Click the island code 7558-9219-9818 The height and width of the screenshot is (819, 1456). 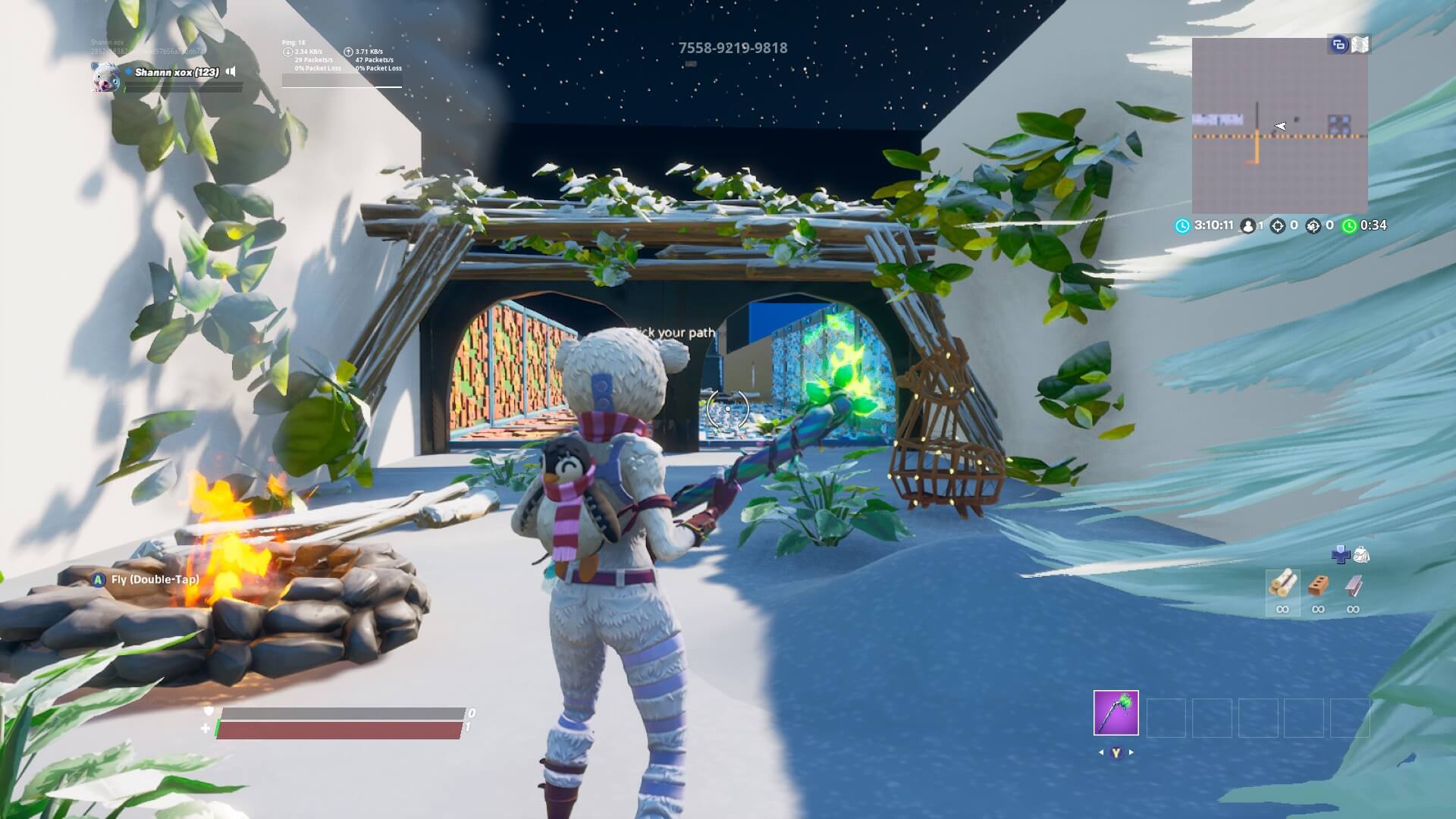click(733, 47)
